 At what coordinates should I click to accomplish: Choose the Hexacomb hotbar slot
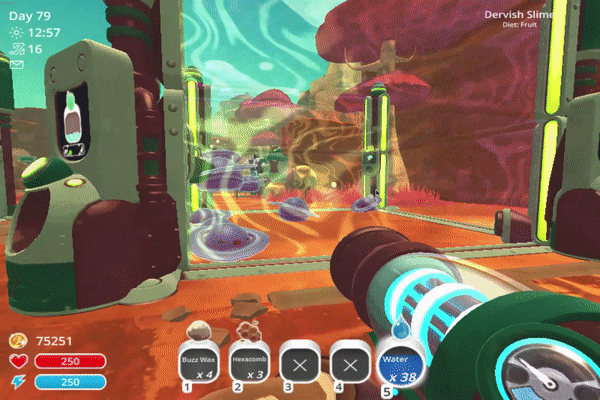[x=248, y=360]
